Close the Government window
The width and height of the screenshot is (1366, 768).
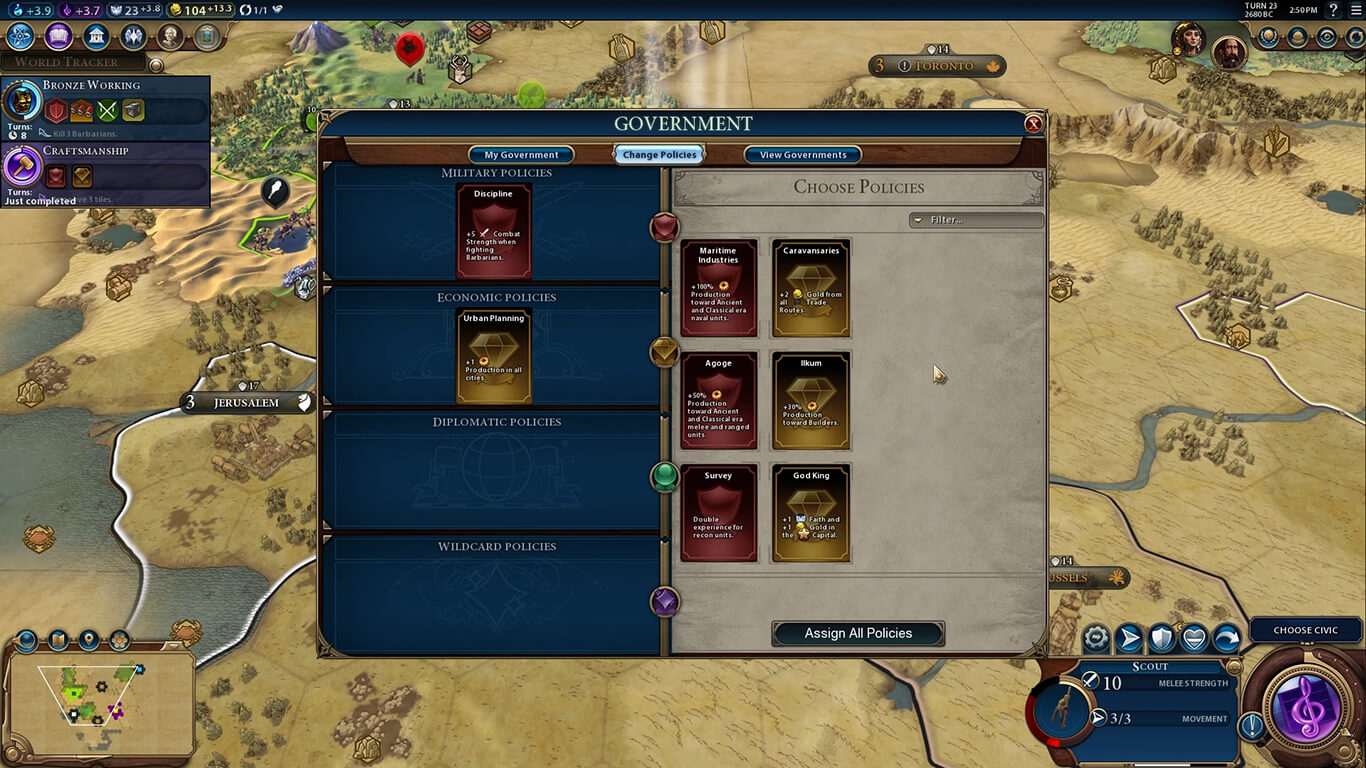pyautogui.click(x=1033, y=124)
